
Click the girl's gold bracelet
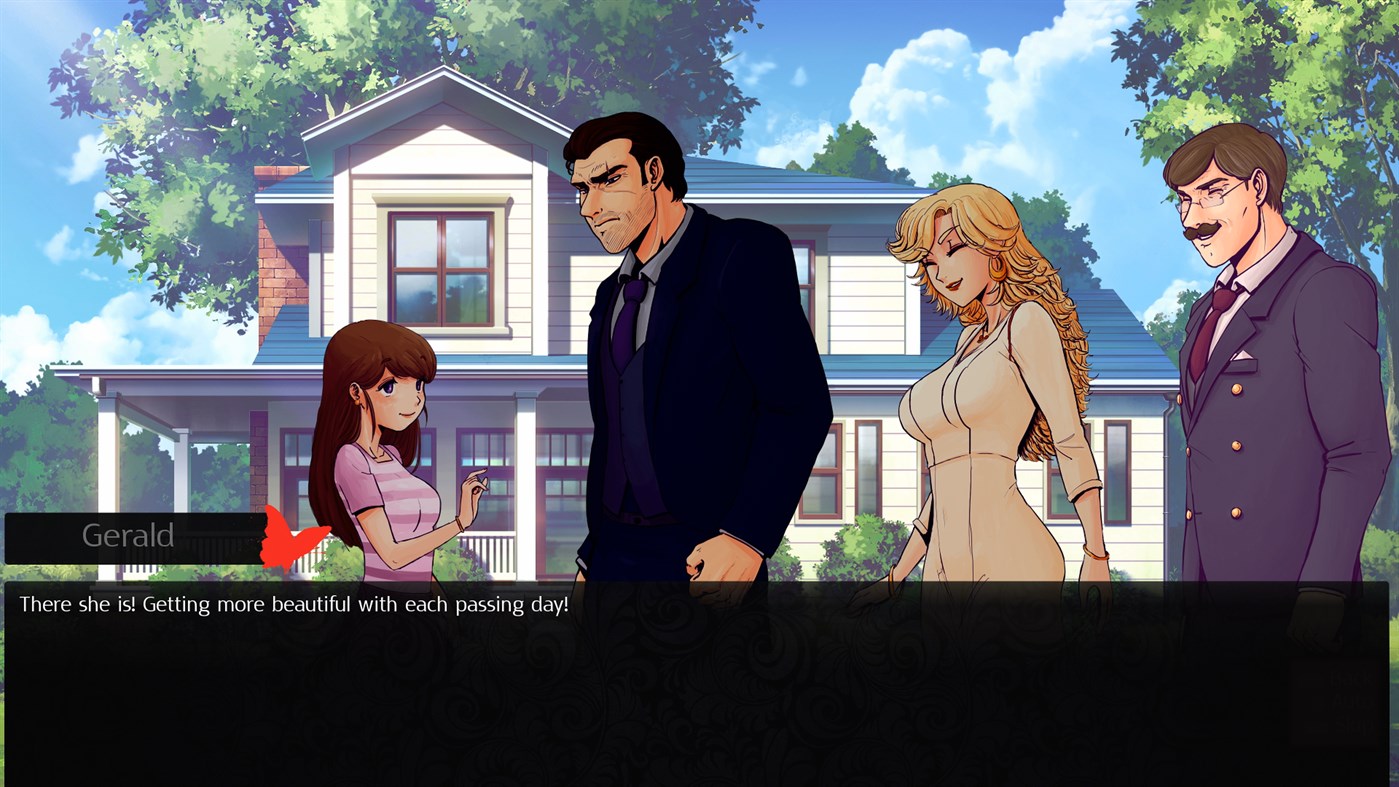[x=460, y=522]
